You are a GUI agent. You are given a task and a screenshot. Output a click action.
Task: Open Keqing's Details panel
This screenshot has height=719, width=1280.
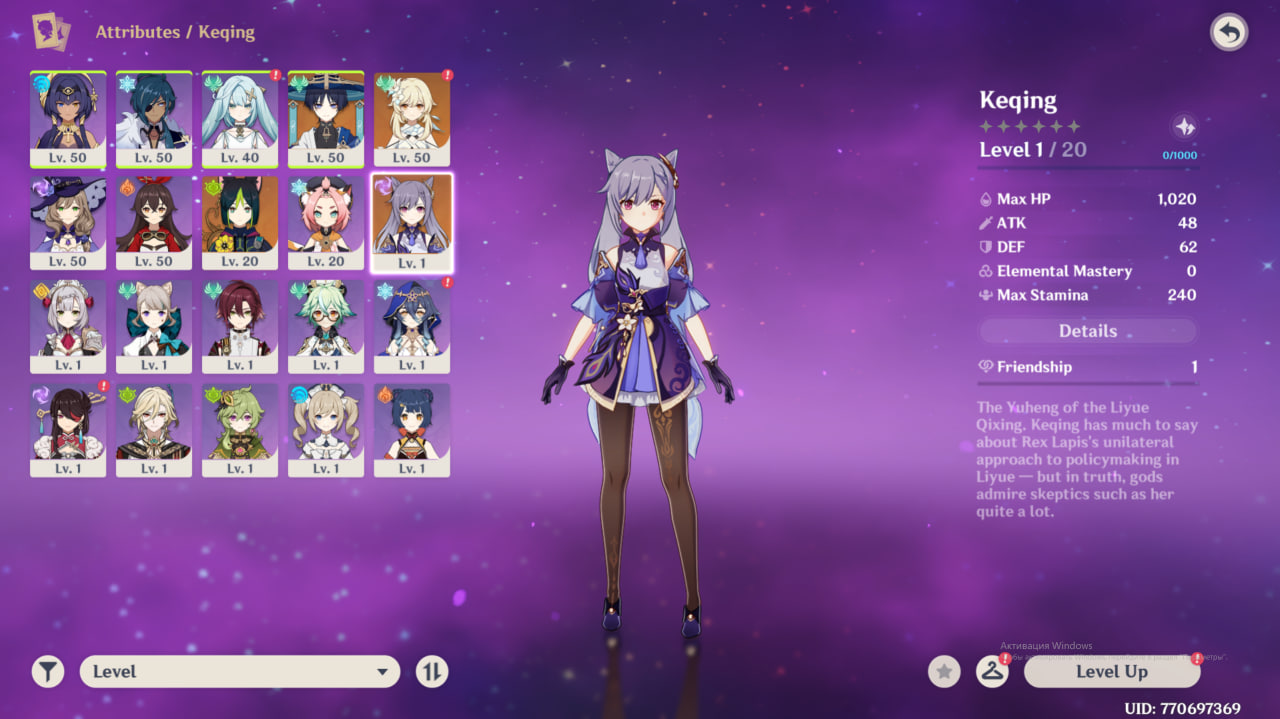[1087, 331]
